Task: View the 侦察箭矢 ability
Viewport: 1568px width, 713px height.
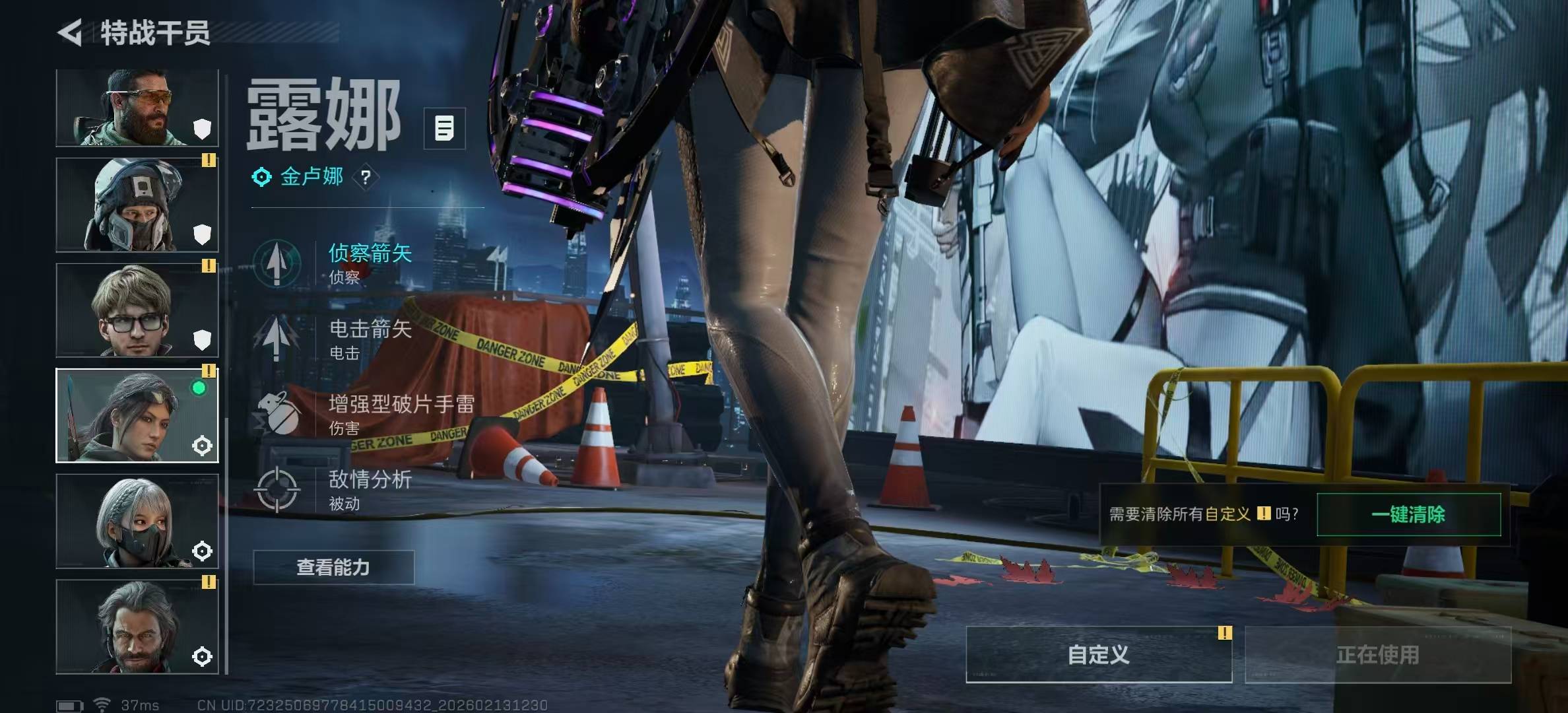Action: pyautogui.click(x=370, y=262)
